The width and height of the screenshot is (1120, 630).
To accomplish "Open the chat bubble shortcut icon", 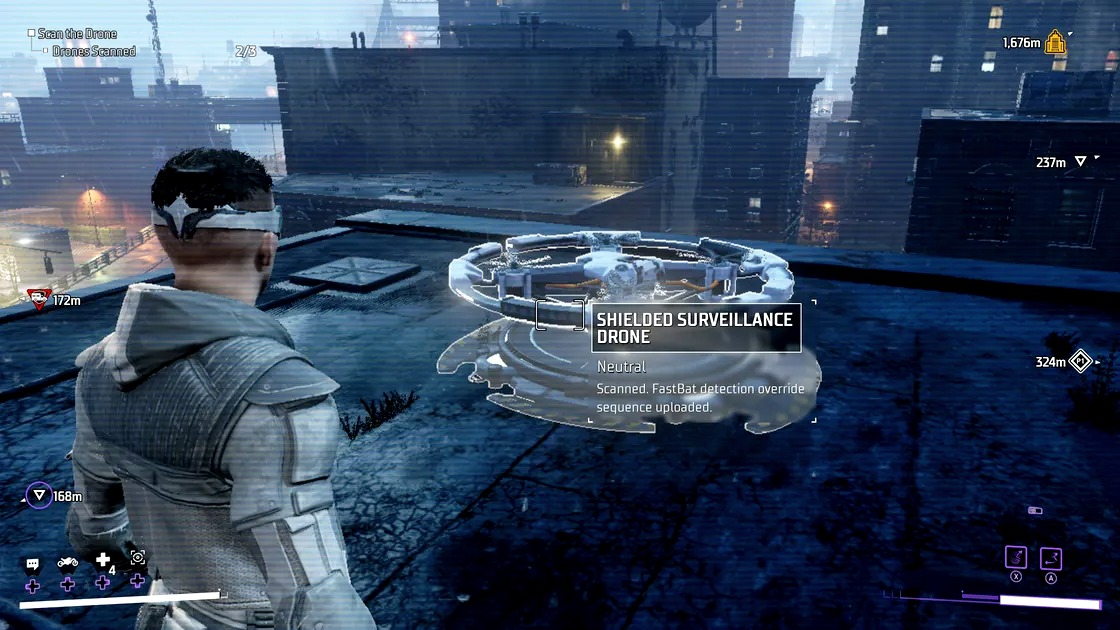I will point(32,564).
